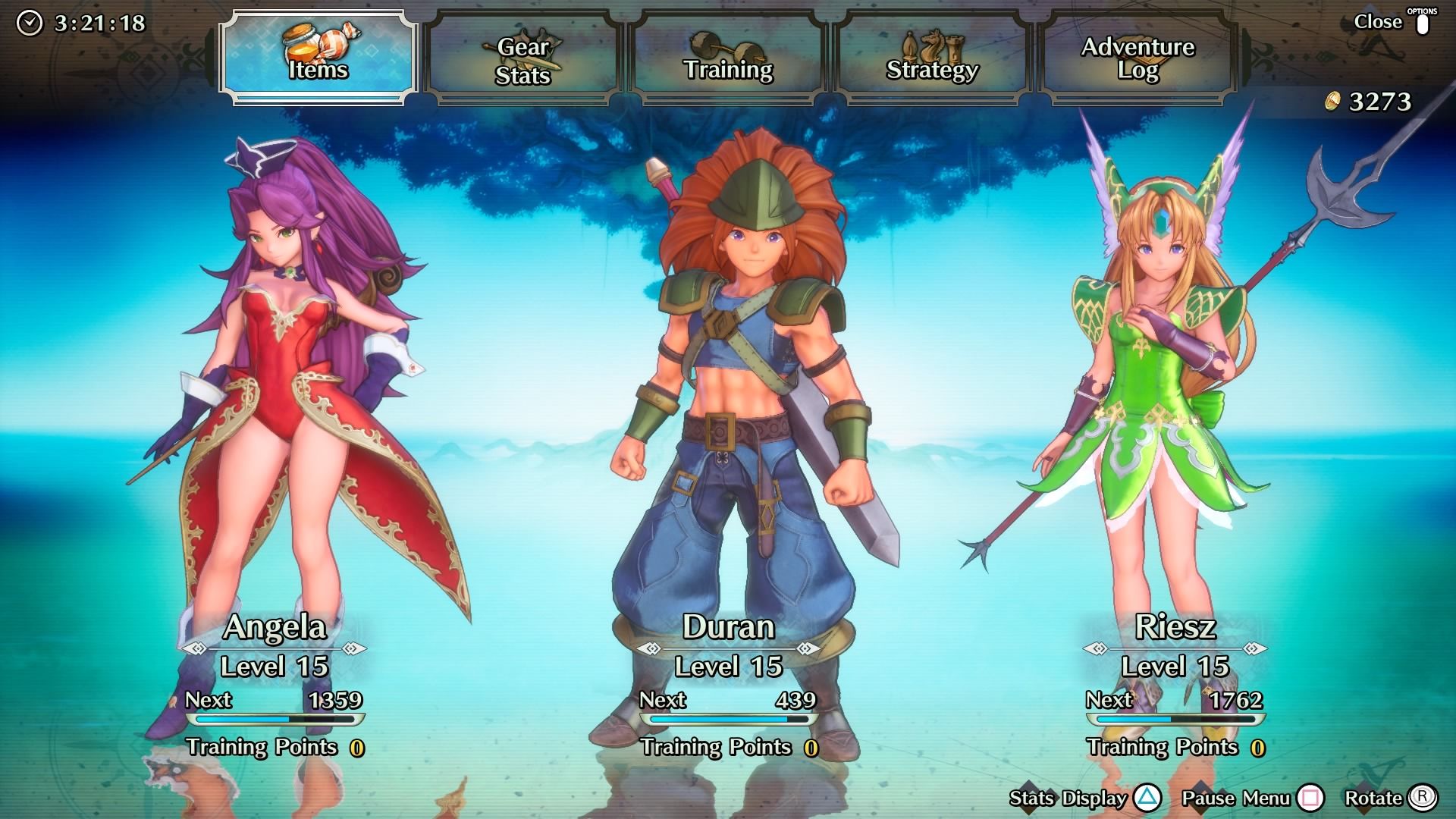The image size is (1456, 819).
Task: Select the Training tab
Action: (x=728, y=60)
